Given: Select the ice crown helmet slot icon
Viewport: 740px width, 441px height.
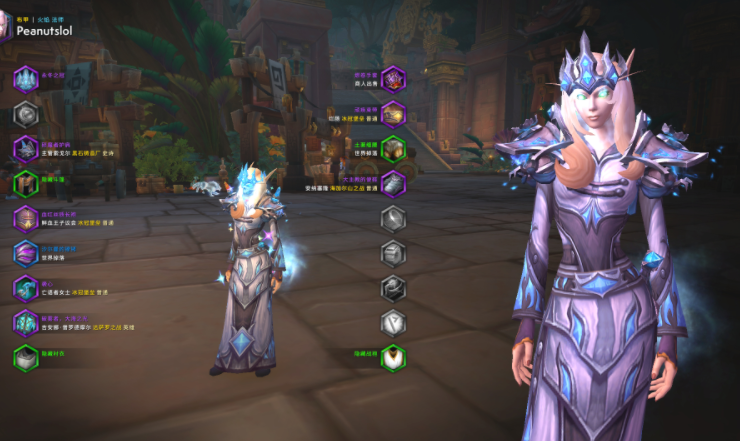Looking at the screenshot, I should pyautogui.click(x=26, y=79).
